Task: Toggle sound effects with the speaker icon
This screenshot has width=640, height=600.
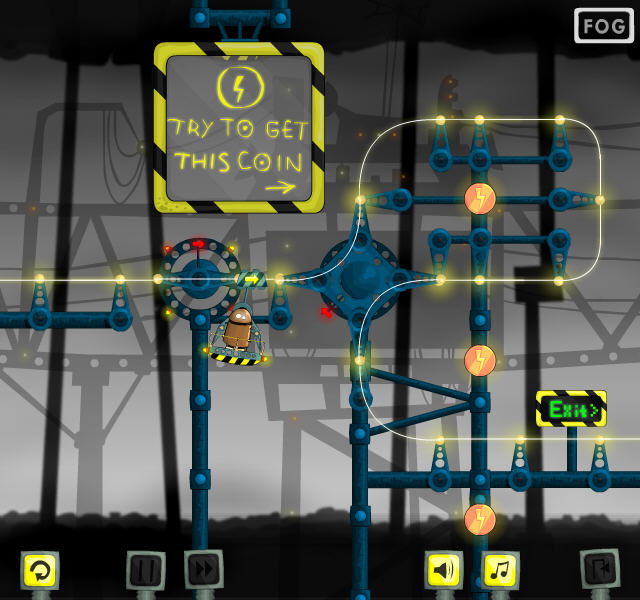Action: click(444, 570)
